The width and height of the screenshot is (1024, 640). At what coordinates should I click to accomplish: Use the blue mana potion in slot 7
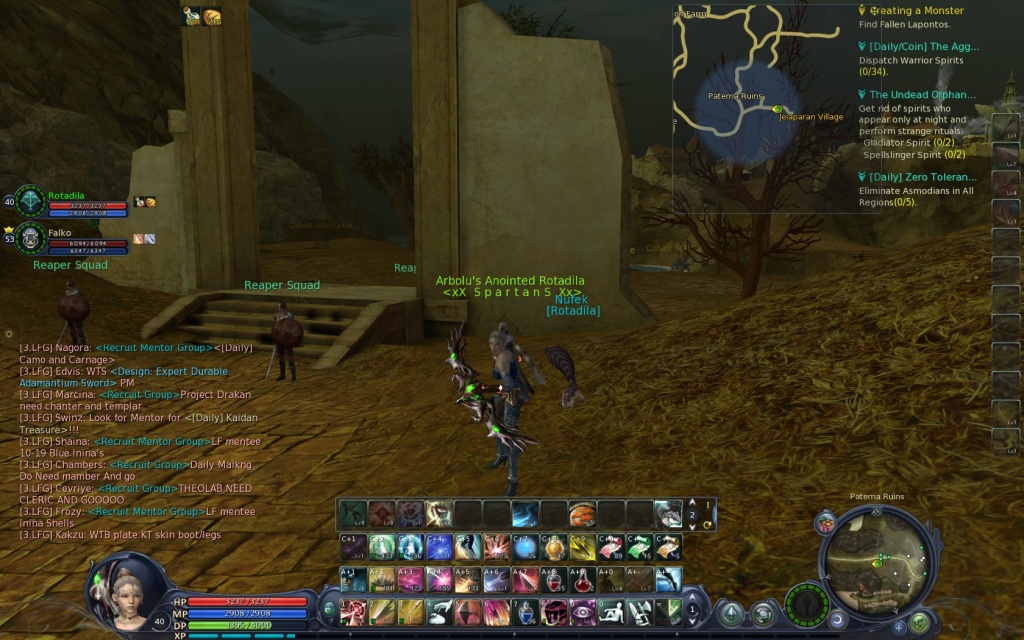pos(525,610)
